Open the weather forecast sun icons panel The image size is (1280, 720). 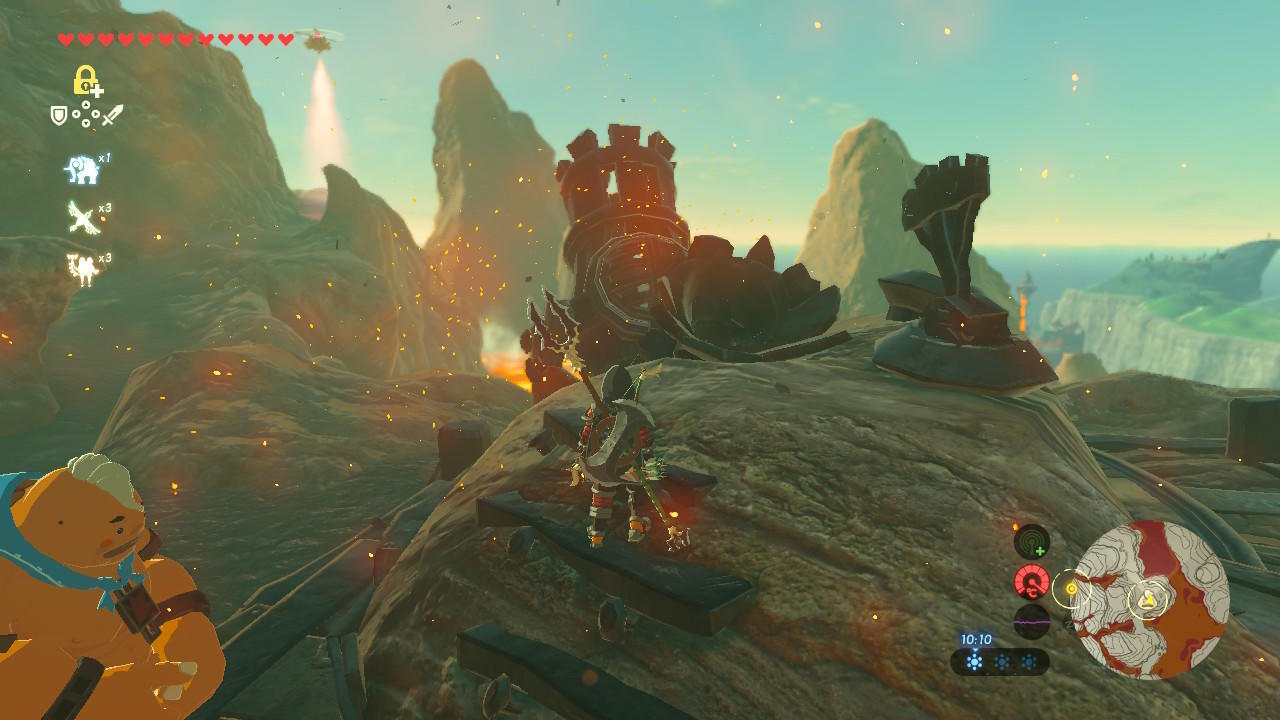[x=1000, y=662]
